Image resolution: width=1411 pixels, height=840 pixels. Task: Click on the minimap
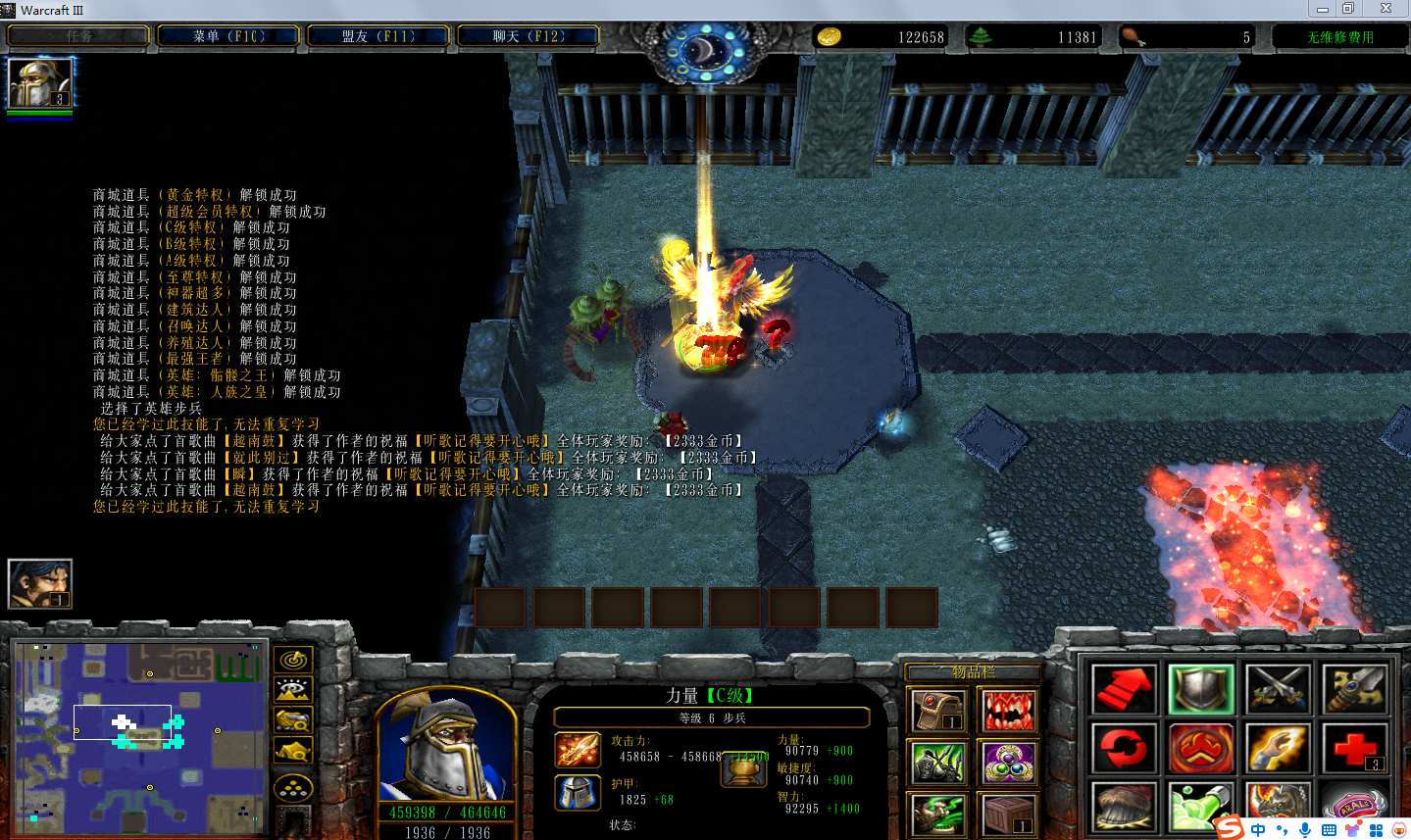point(139,737)
